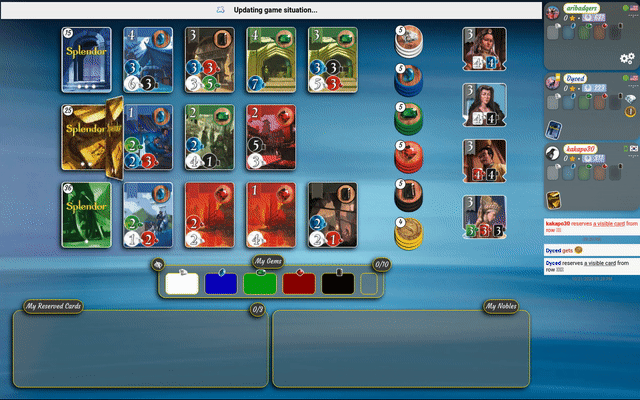640x400 pixels.
Task: Take a red ruby token from the pile
Action: coord(408,157)
